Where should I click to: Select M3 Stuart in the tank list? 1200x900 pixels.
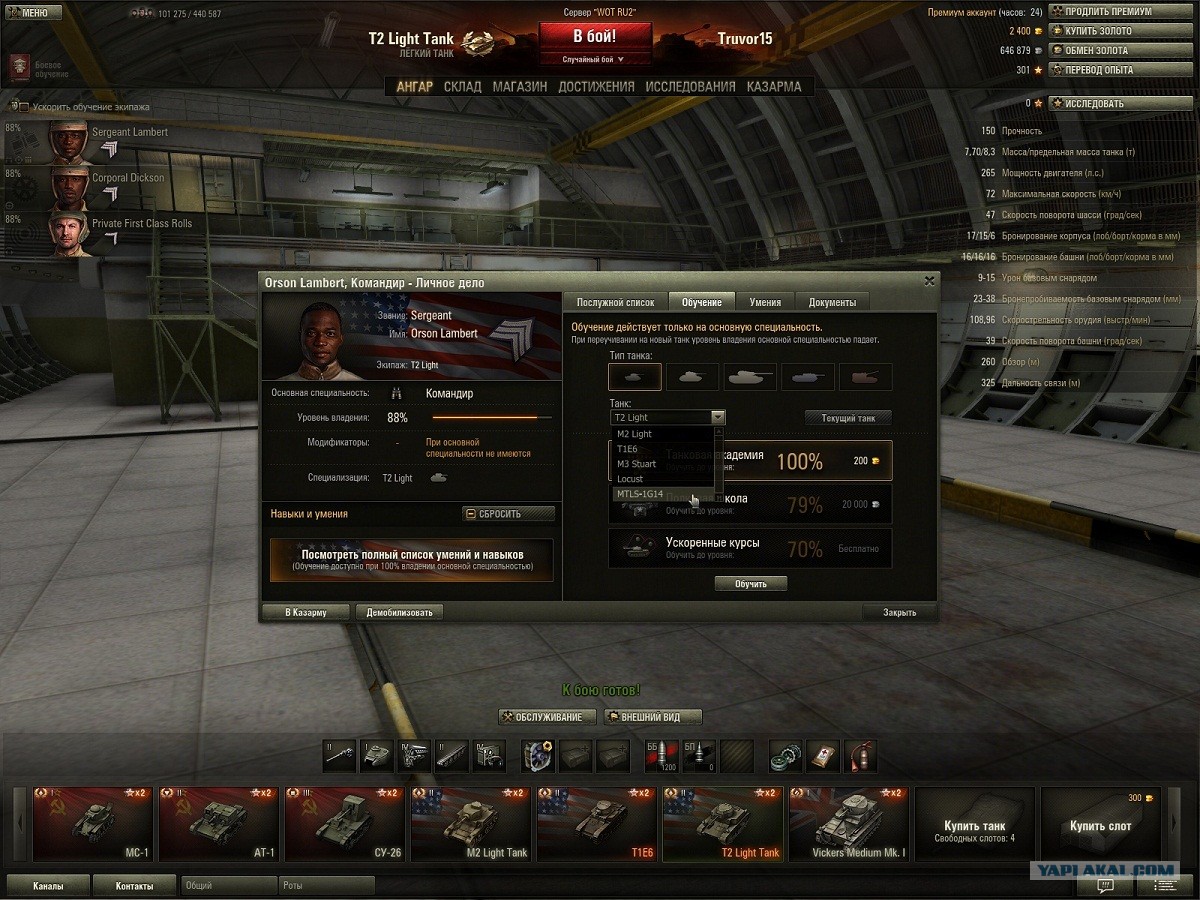pos(636,464)
